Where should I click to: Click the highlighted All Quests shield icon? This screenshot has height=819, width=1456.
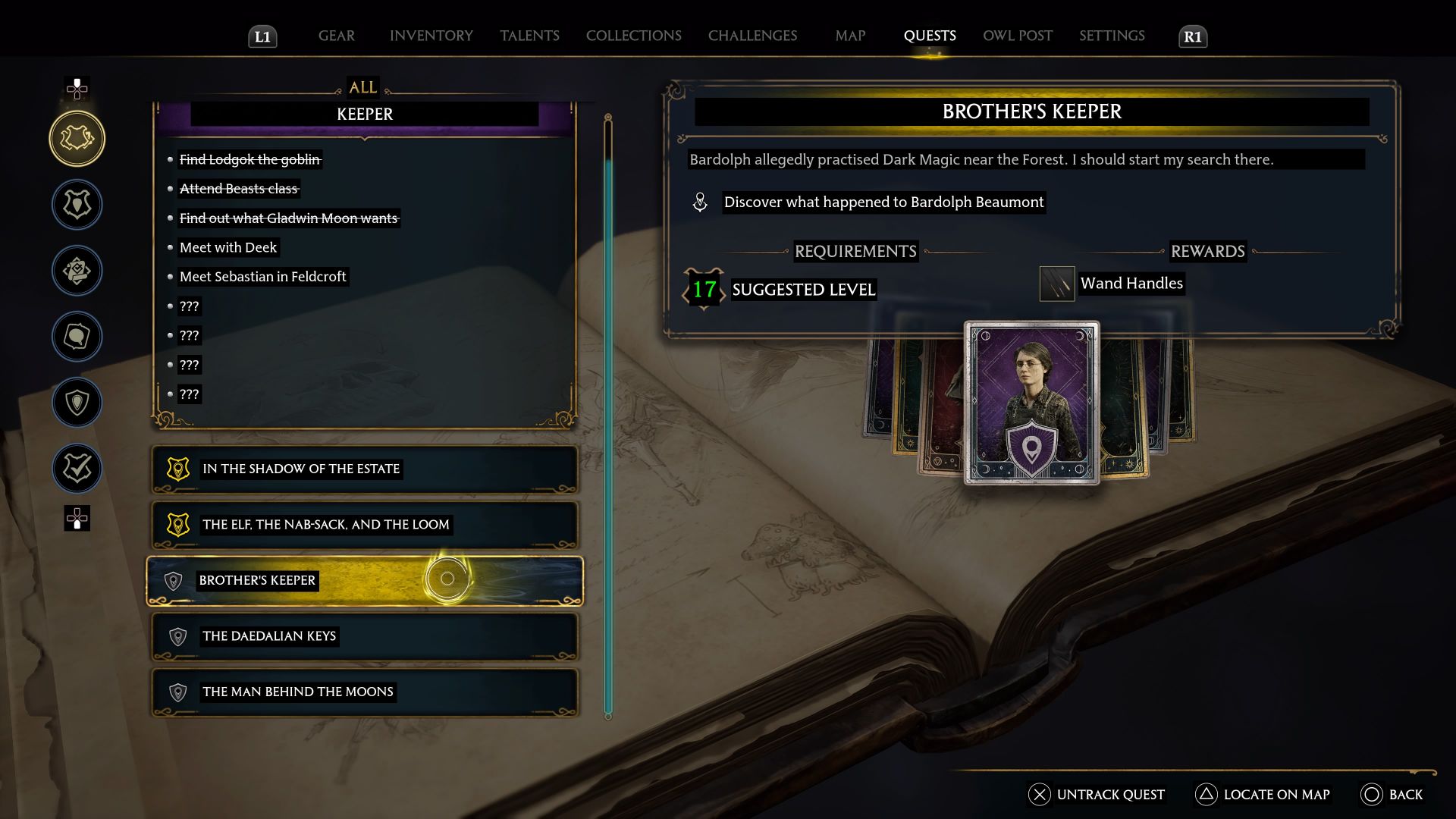(77, 138)
